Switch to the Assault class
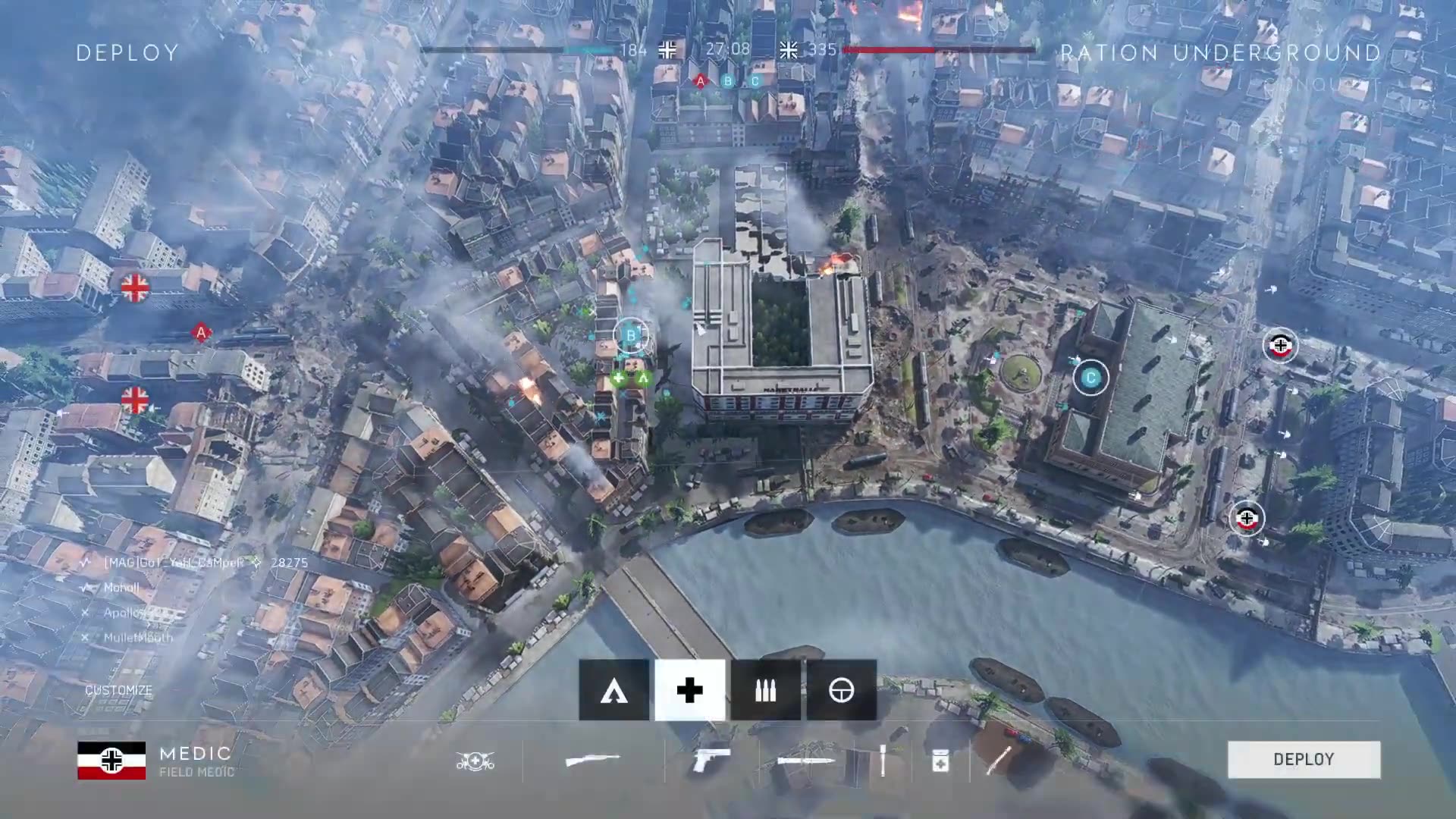This screenshot has height=819, width=1456. click(x=613, y=690)
